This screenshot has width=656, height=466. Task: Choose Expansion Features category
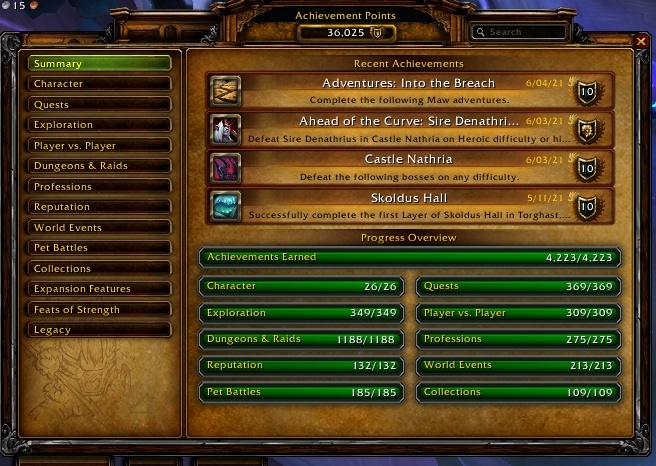coord(99,289)
